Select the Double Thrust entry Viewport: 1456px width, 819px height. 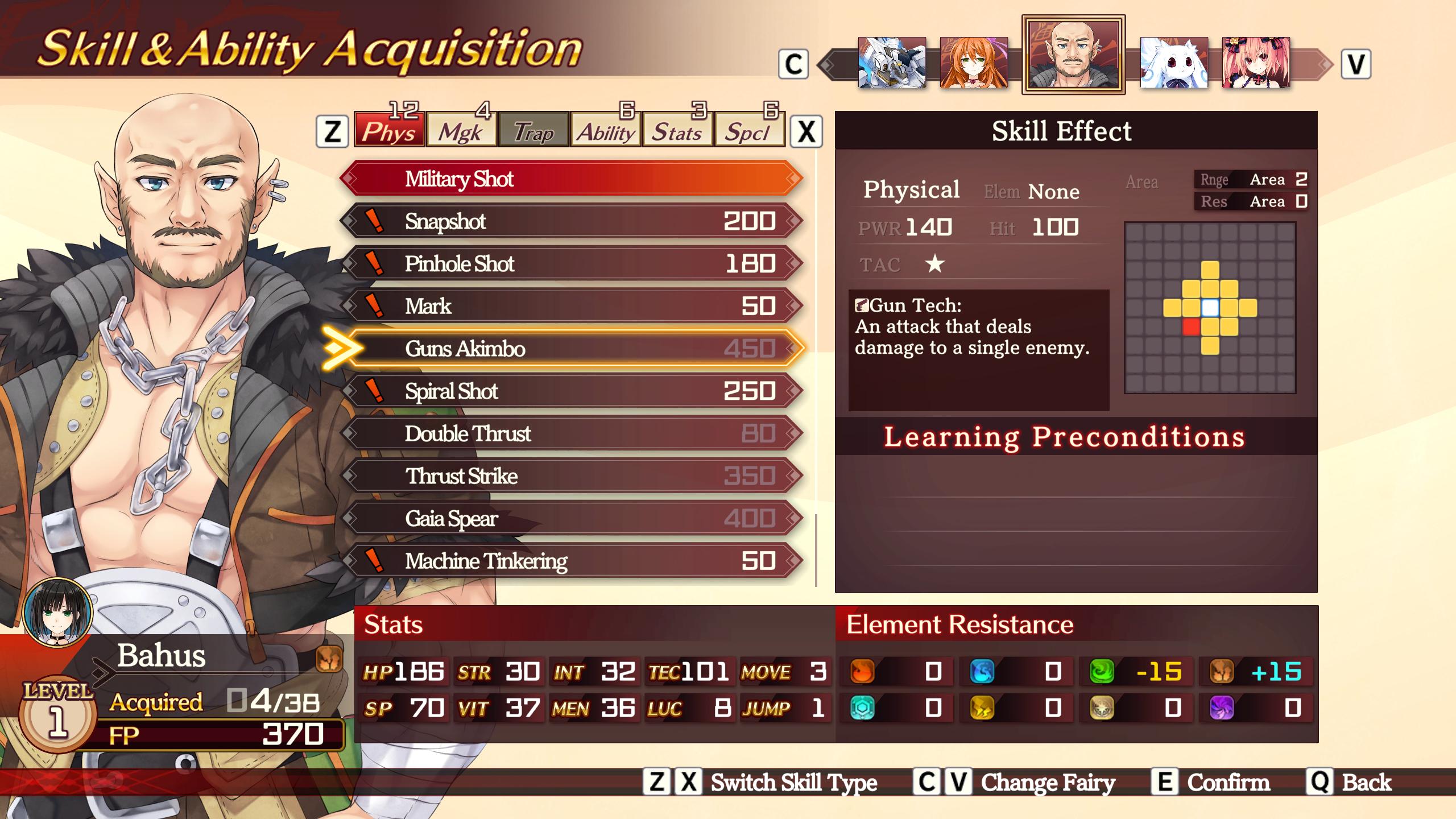point(571,433)
